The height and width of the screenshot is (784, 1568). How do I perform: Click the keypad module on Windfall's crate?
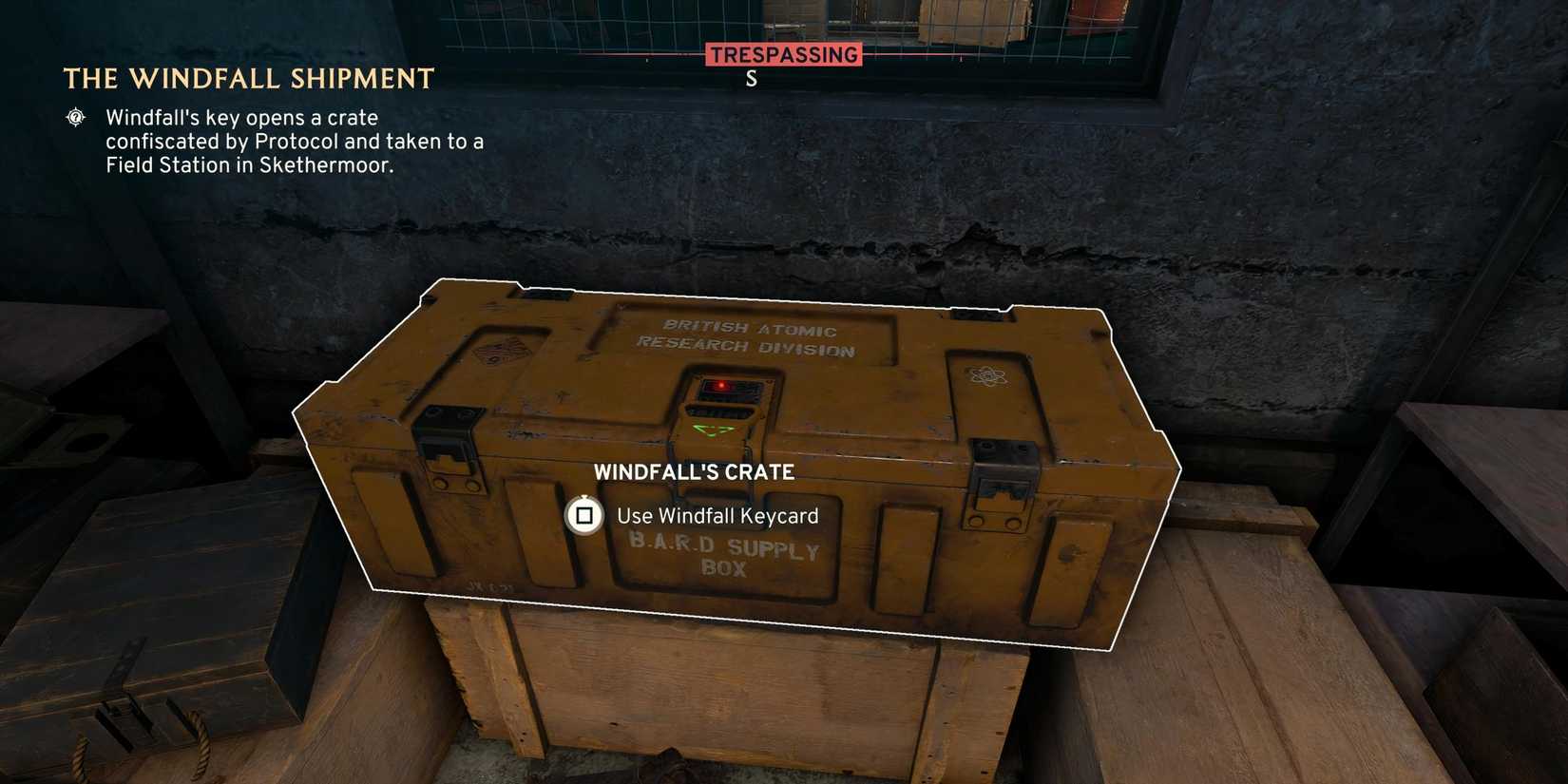pyautogui.click(x=725, y=404)
